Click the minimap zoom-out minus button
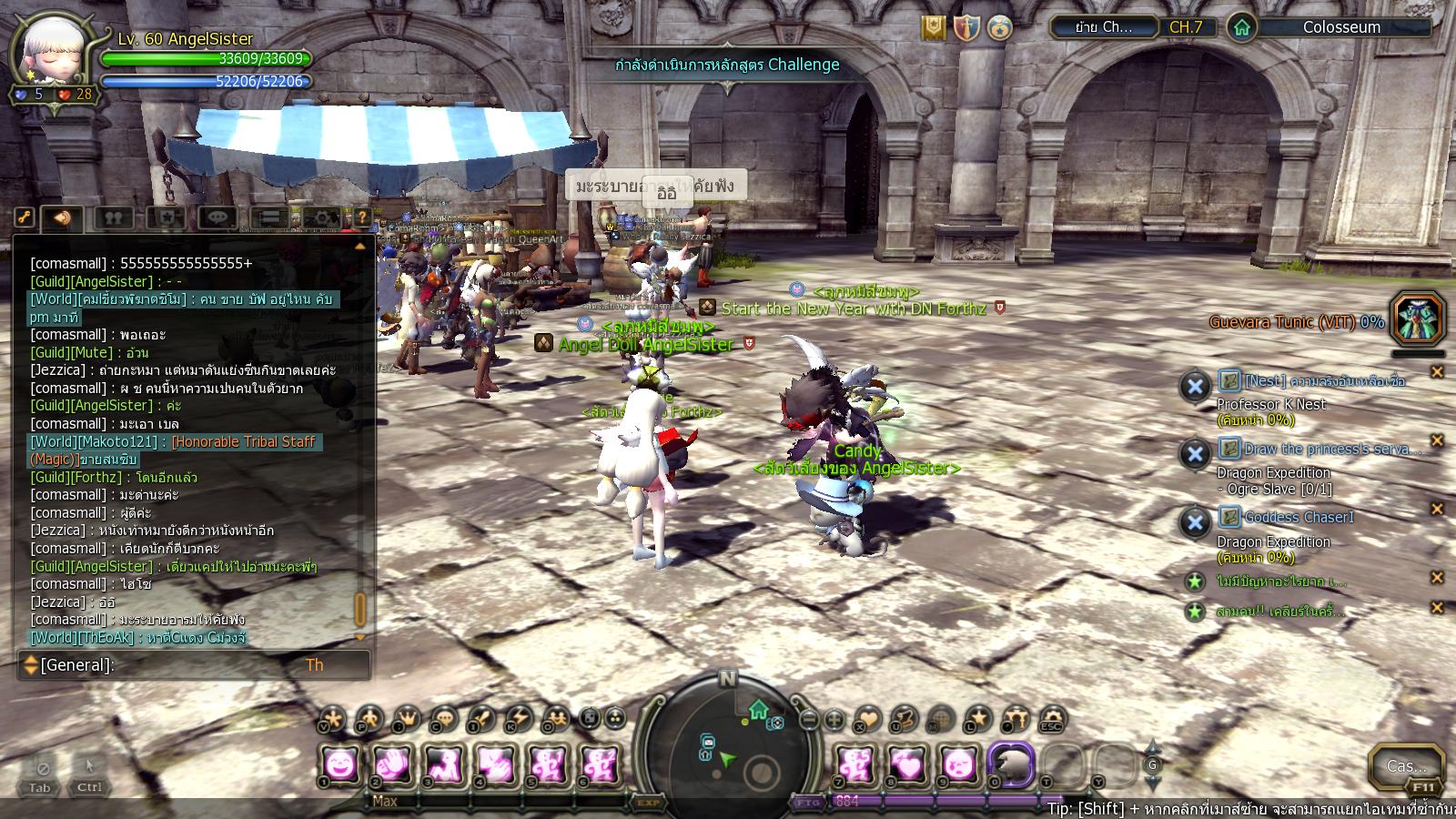Screen dimensions: 1456x819 809,720
